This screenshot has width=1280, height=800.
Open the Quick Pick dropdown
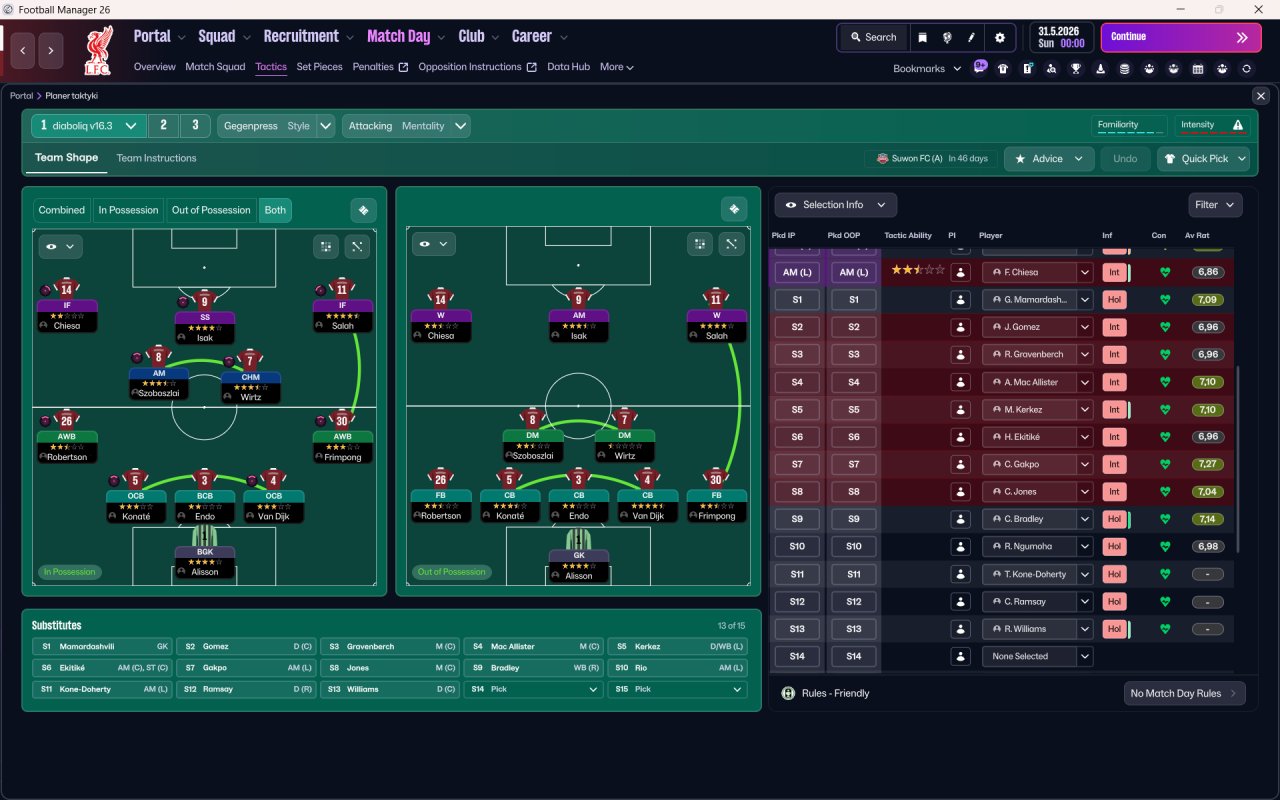[1203, 159]
